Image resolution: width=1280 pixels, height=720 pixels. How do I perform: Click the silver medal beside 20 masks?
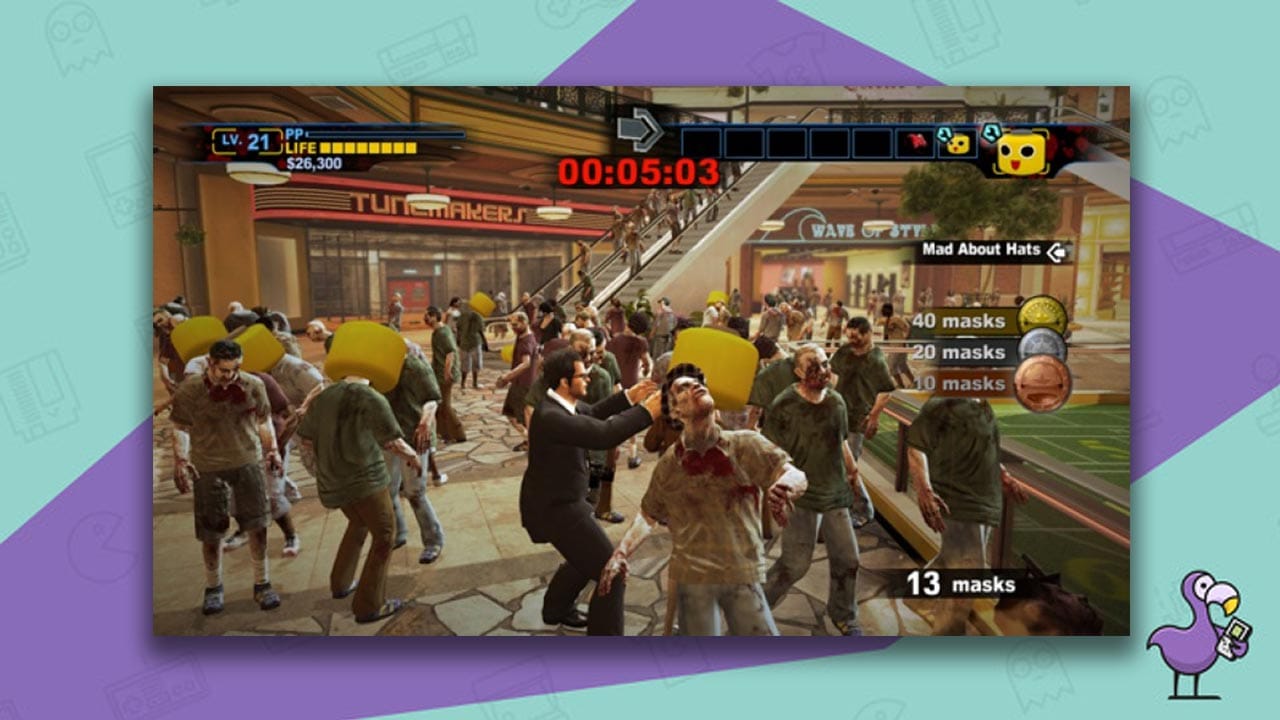click(x=1043, y=345)
